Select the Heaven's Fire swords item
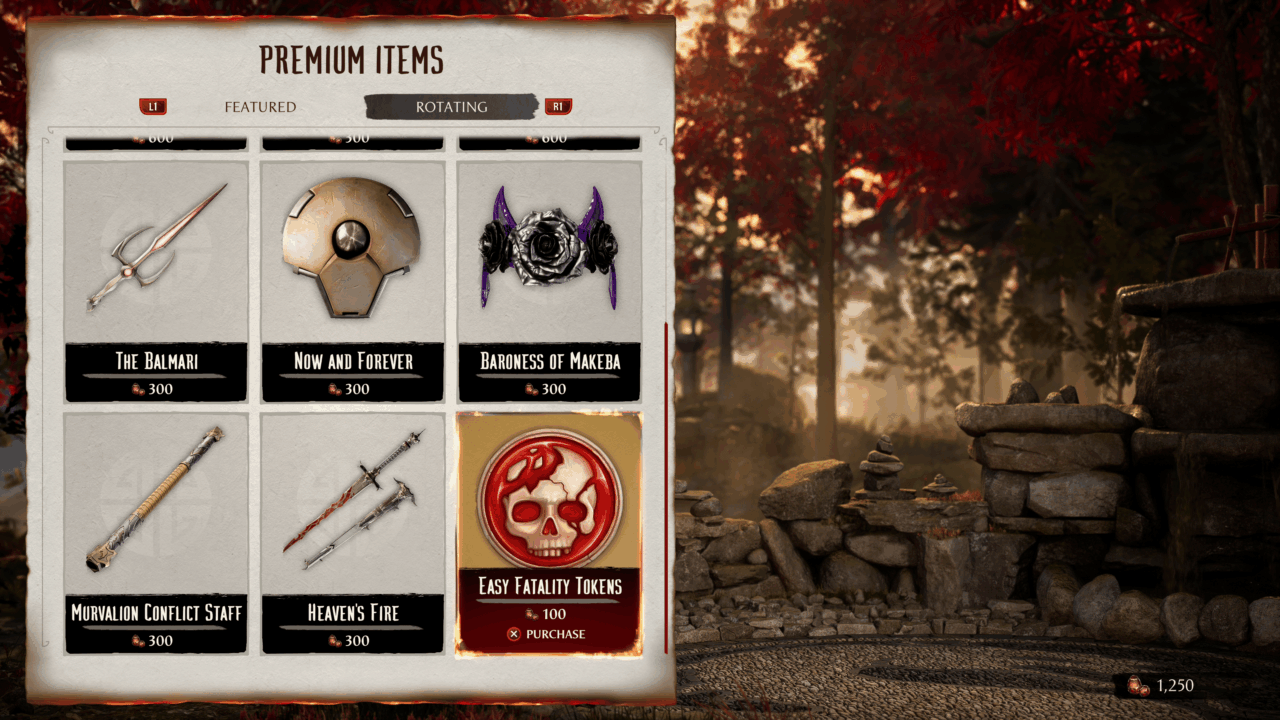The image size is (1280, 720). click(x=353, y=532)
